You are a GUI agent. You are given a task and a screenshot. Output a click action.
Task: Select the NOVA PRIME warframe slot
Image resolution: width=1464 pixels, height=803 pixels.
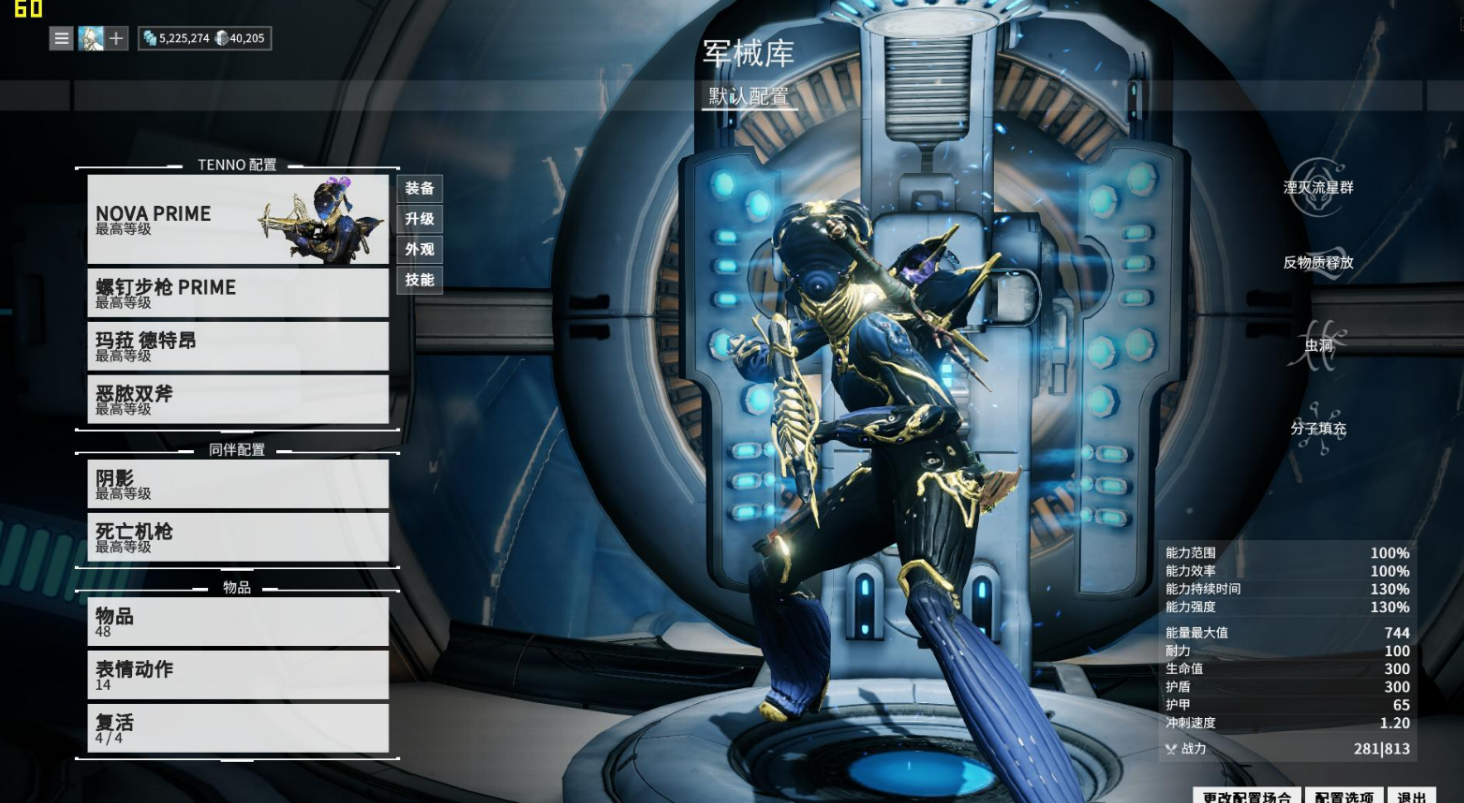tap(238, 220)
